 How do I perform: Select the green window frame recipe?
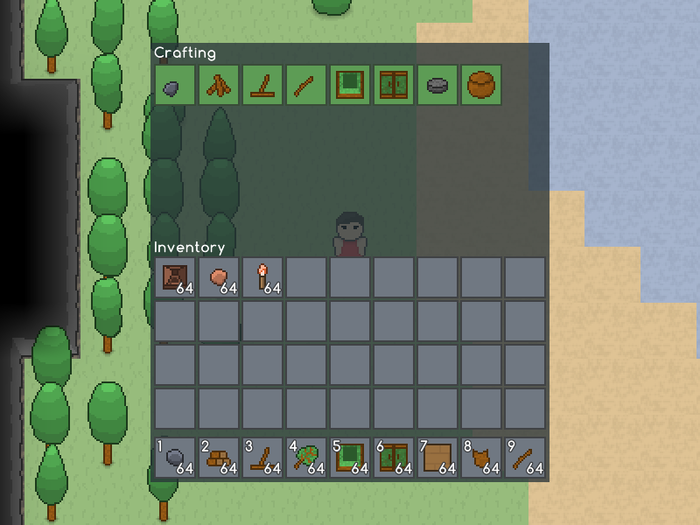(349, 86)
